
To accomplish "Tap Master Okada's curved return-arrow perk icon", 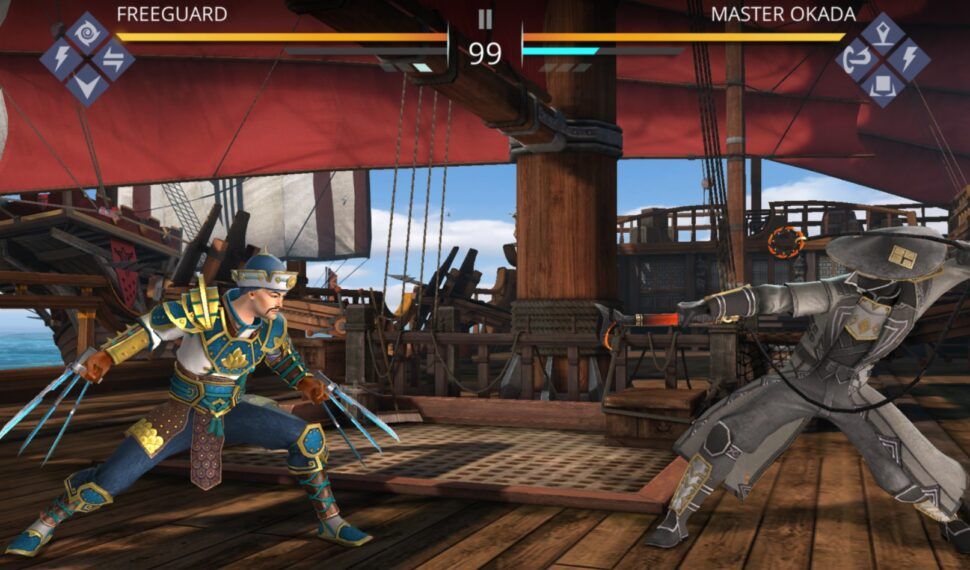I will pos(857,59).
